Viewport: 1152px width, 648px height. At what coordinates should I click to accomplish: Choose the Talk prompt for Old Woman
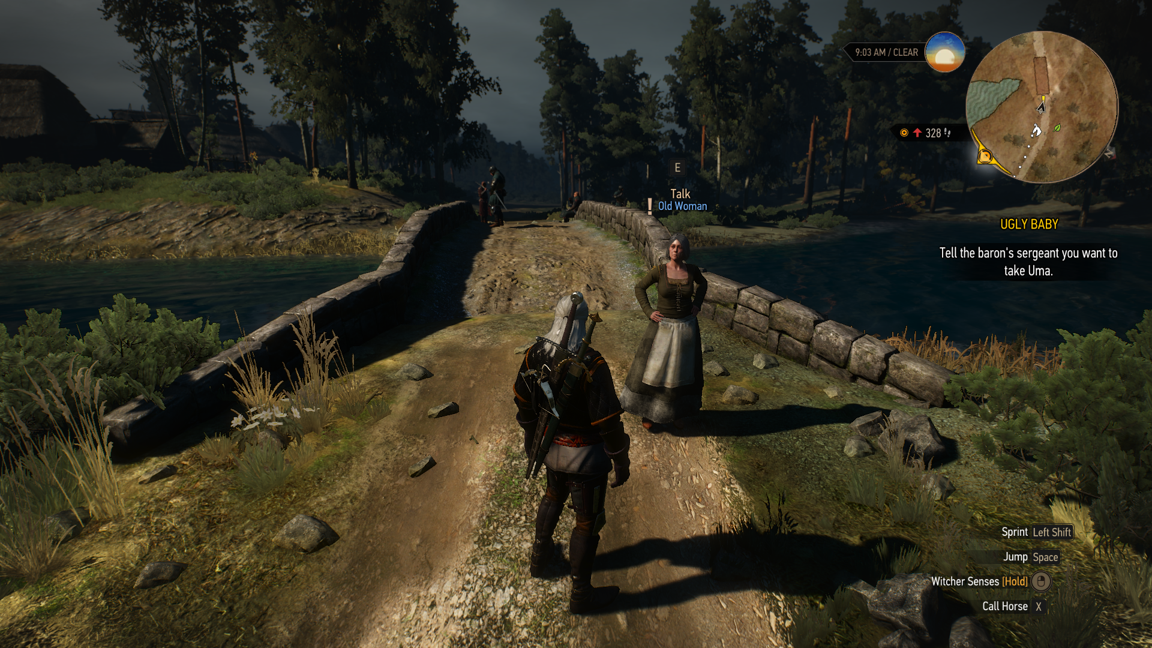click(680, 194)
